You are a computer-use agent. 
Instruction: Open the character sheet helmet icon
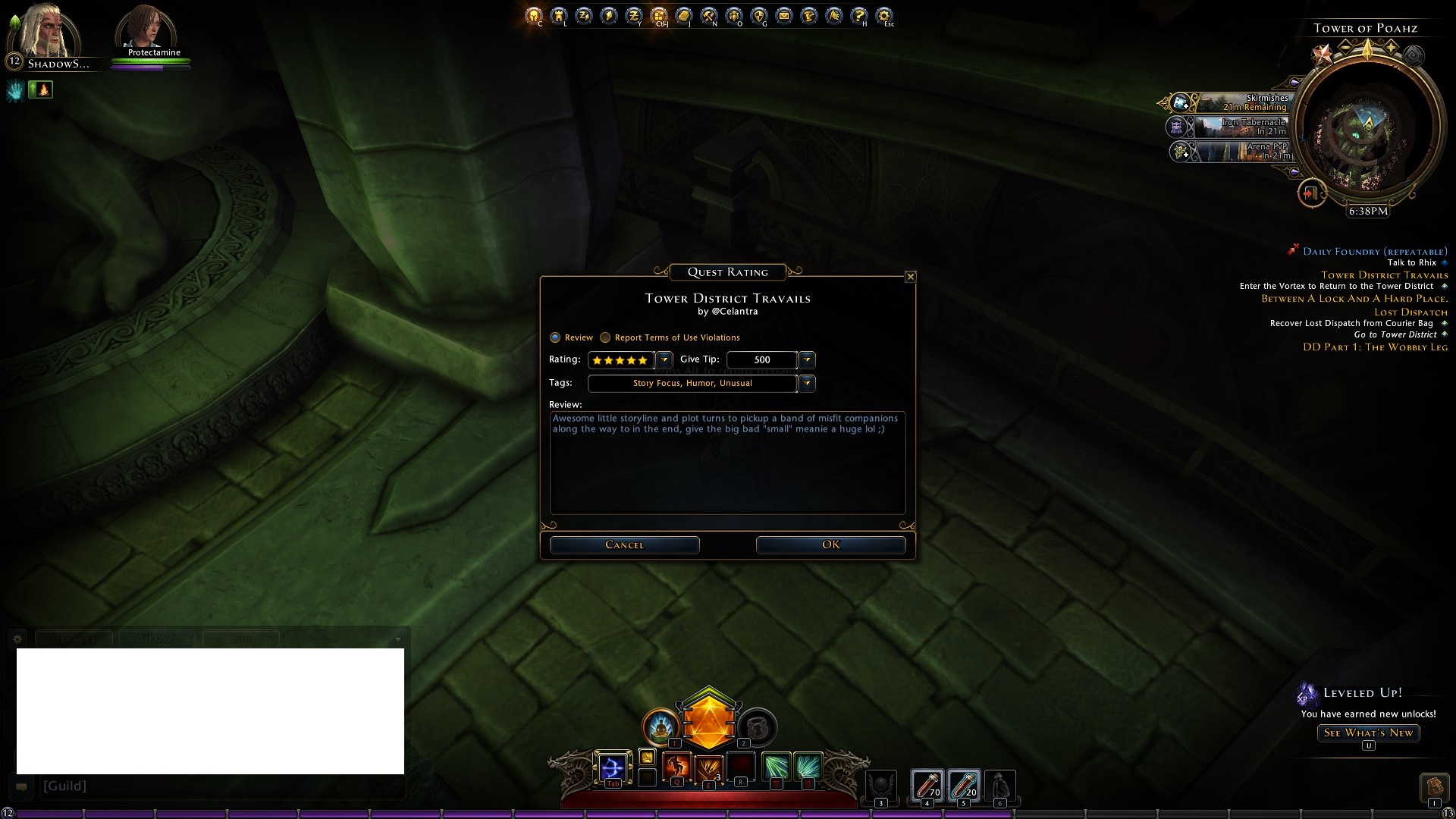(x=534, y=15)
